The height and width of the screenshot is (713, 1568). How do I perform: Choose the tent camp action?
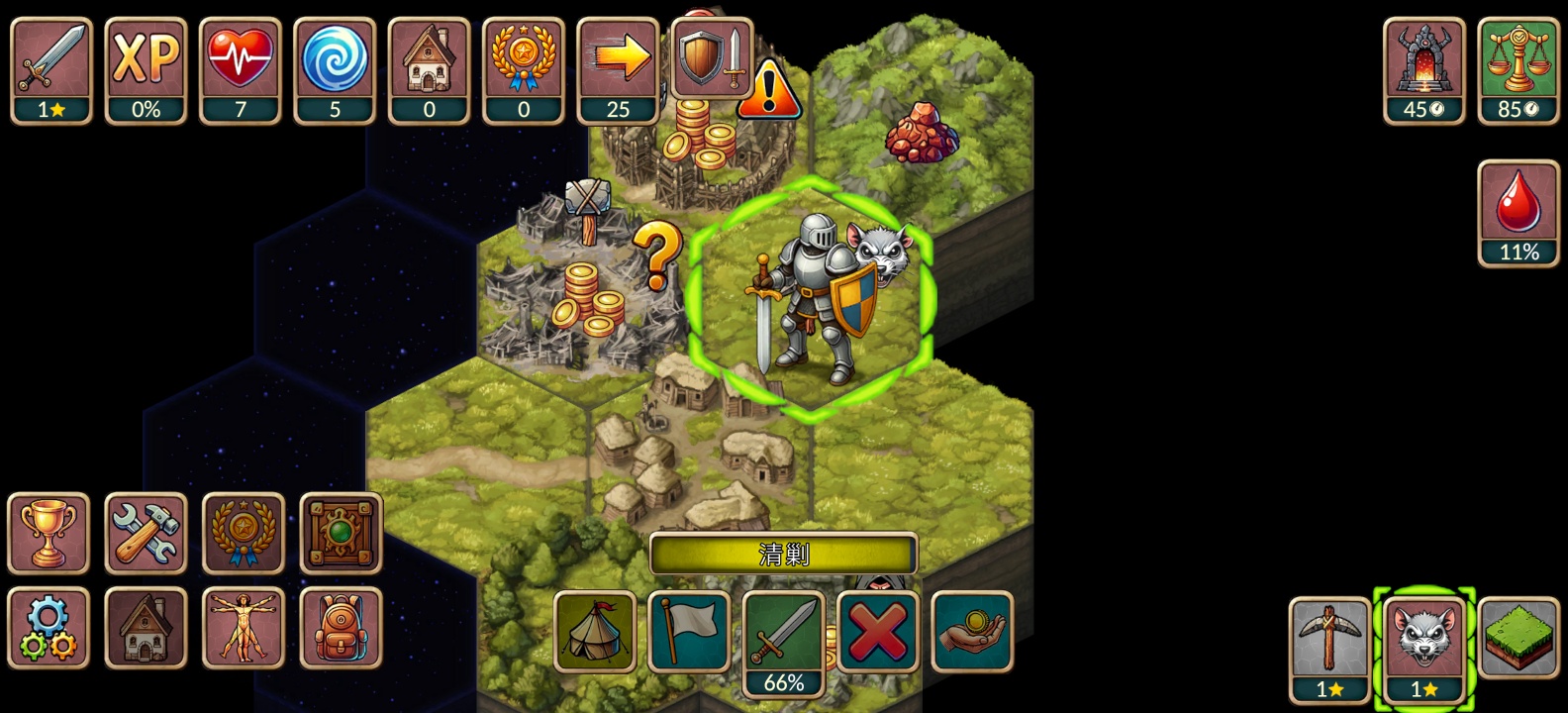point(595,632)
